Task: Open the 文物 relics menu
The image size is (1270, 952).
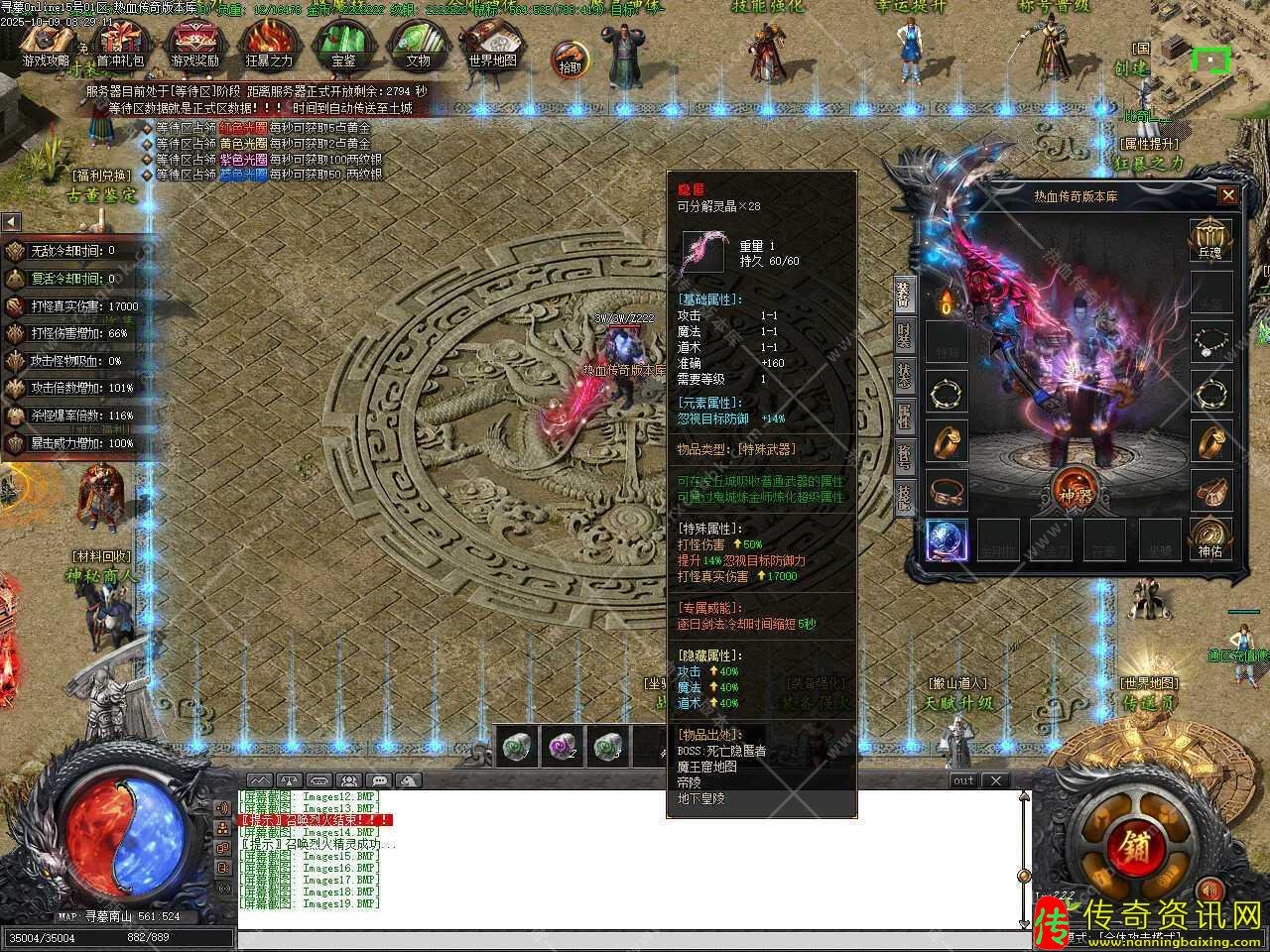Action: click(418, 46)
